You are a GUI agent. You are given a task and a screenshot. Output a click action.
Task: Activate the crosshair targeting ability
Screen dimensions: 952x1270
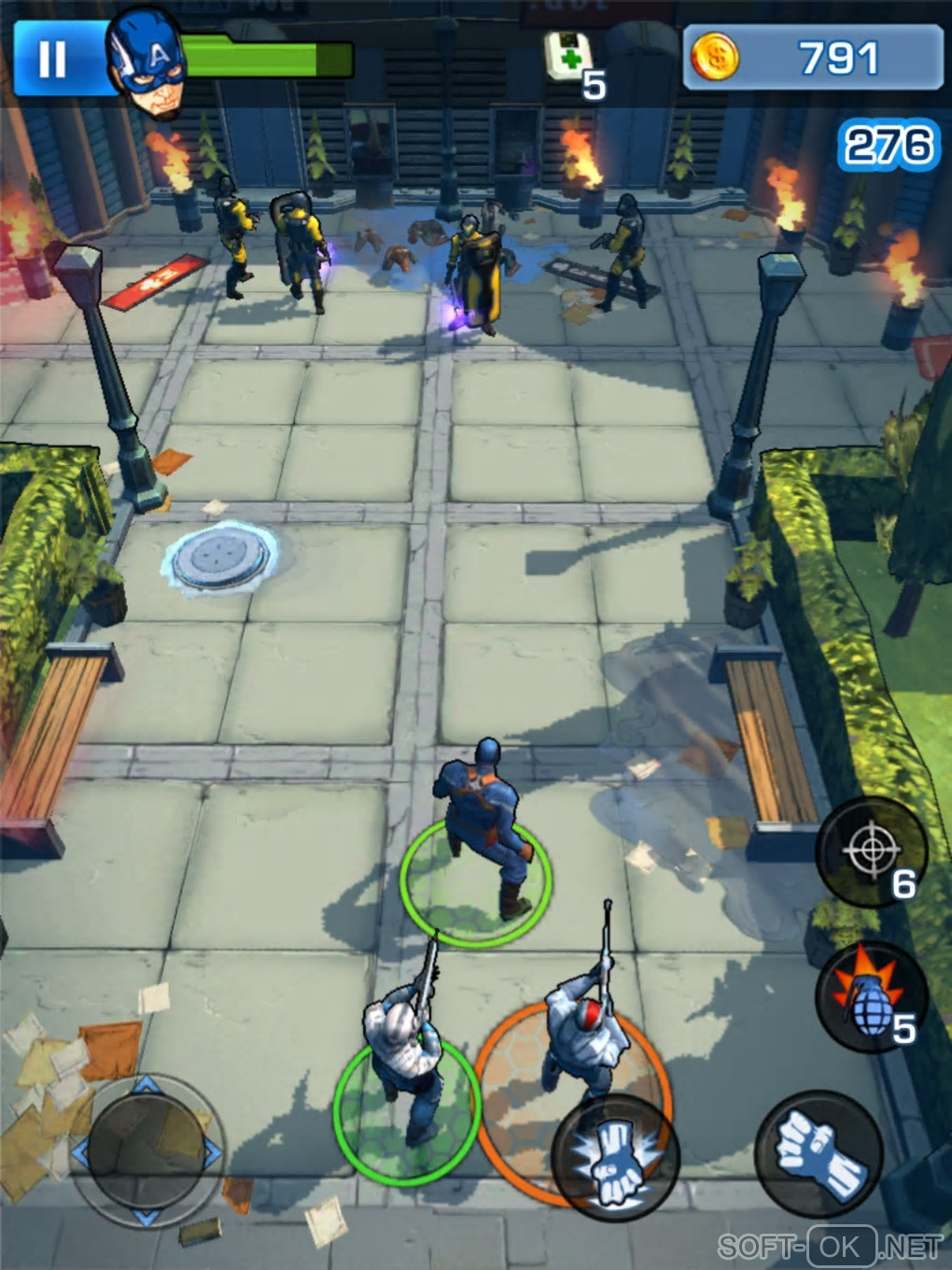(870, 850)
